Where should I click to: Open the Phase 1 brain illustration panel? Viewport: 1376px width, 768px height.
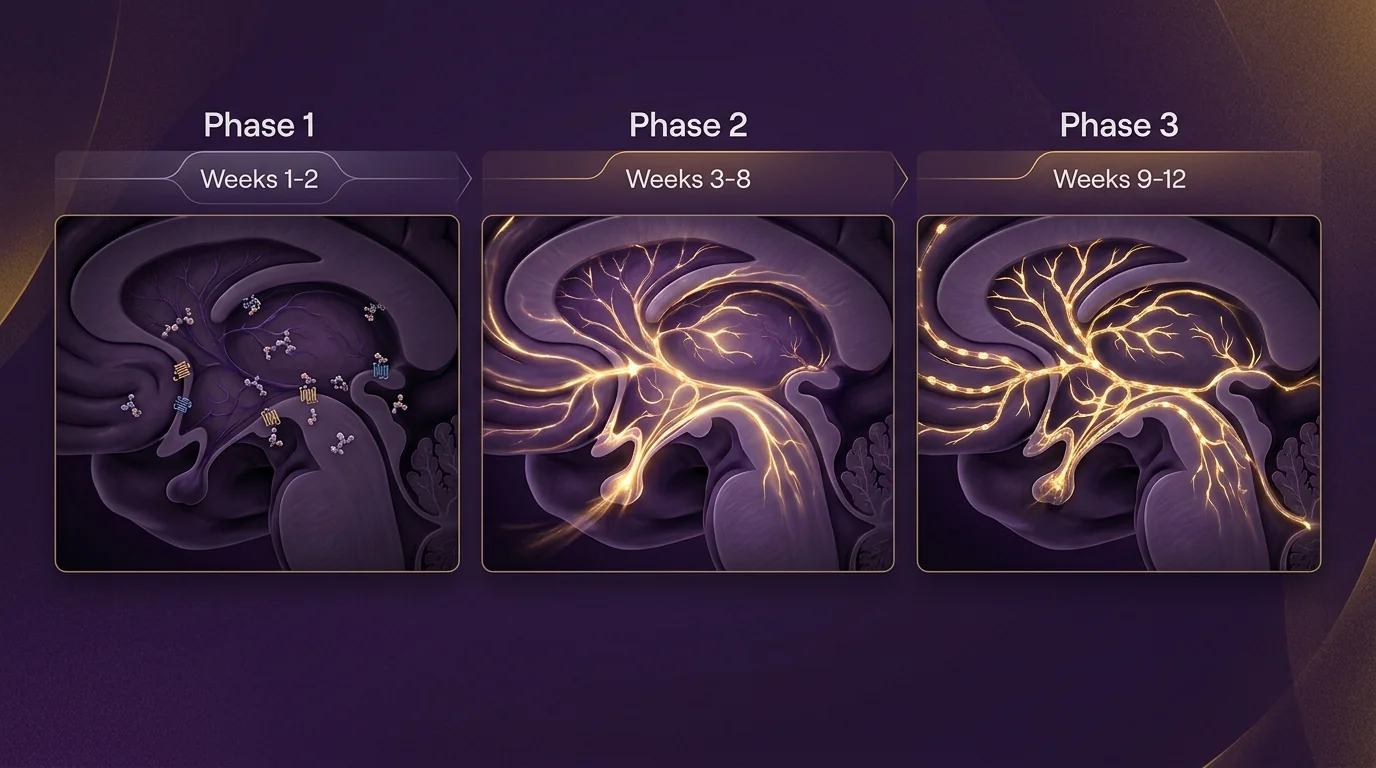point(257,393)
